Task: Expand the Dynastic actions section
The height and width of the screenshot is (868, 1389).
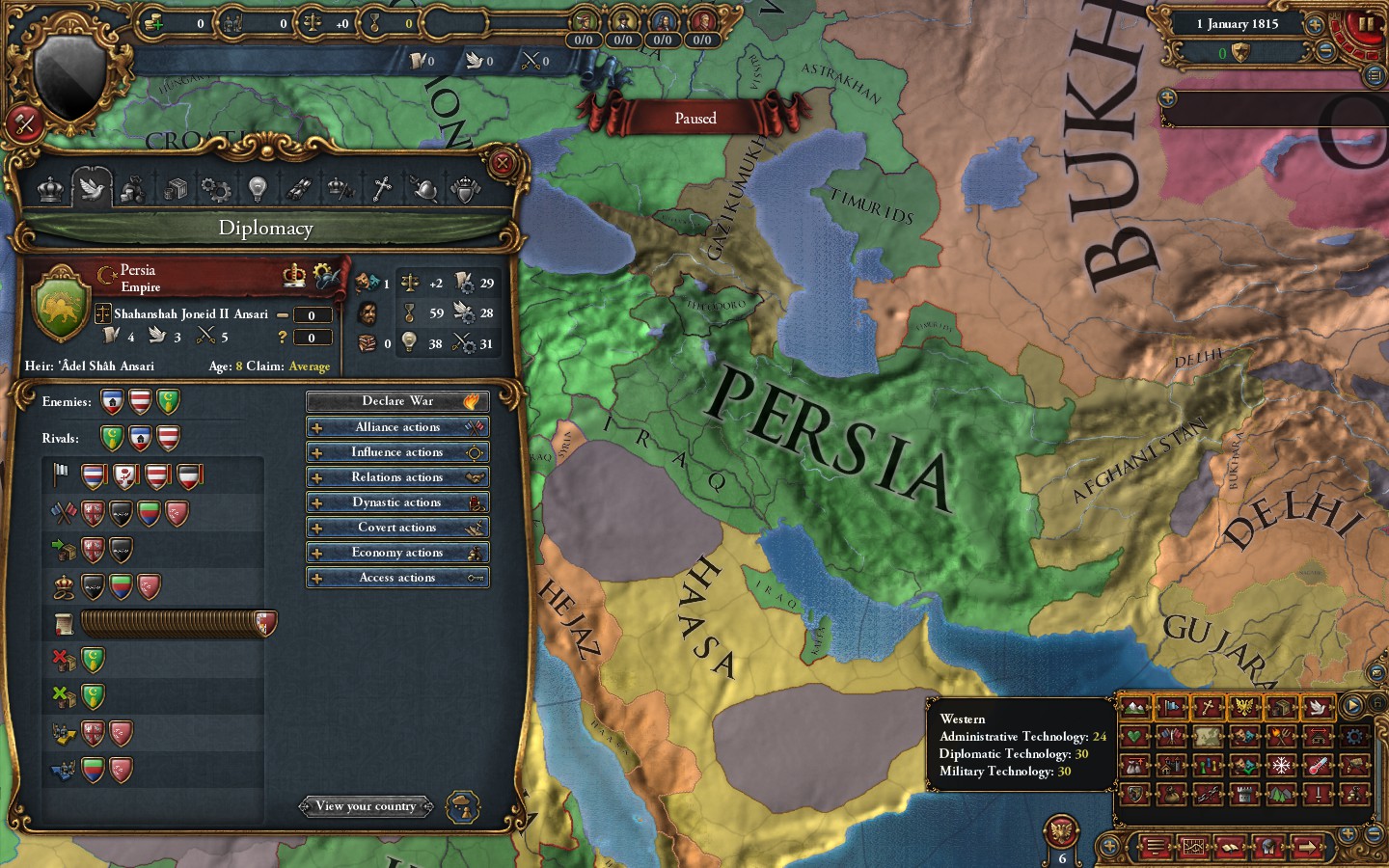Action: [397, 502]
